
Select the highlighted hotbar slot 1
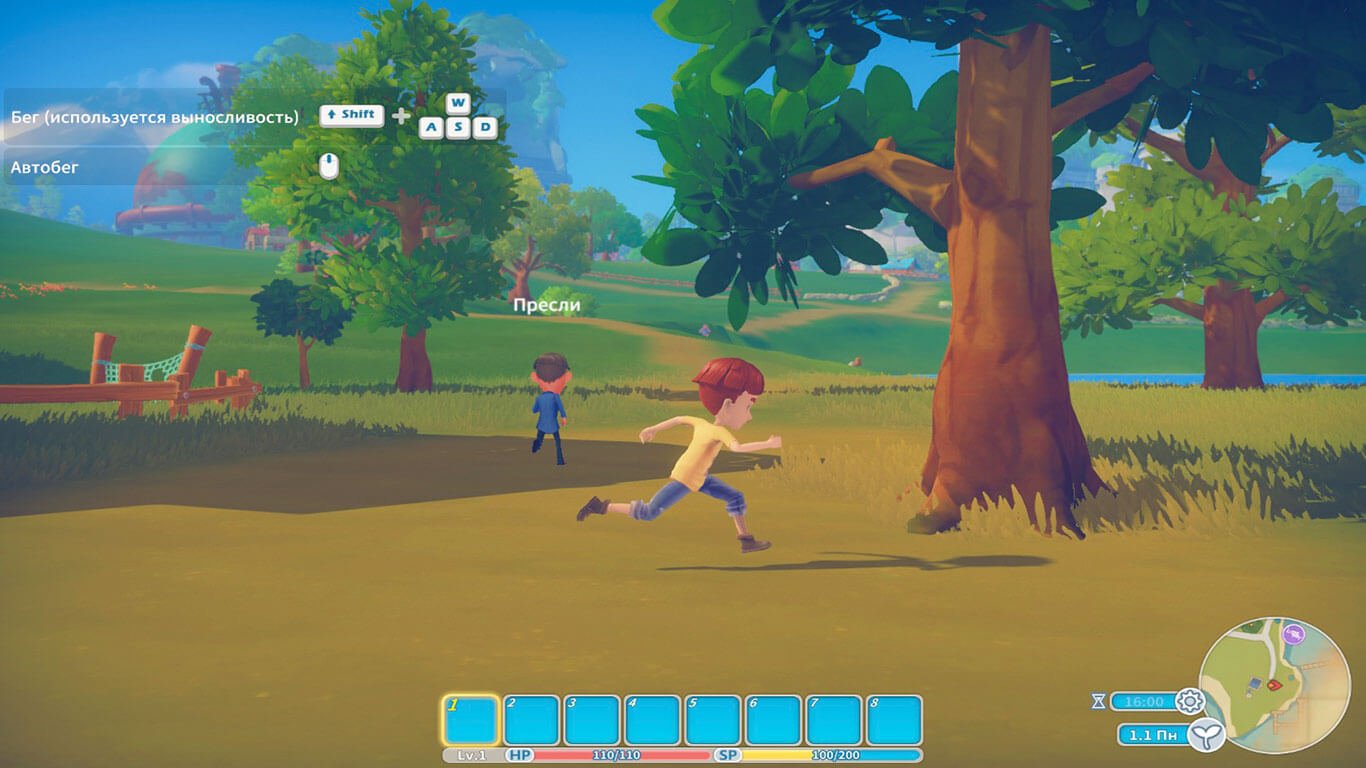(470, 720)
